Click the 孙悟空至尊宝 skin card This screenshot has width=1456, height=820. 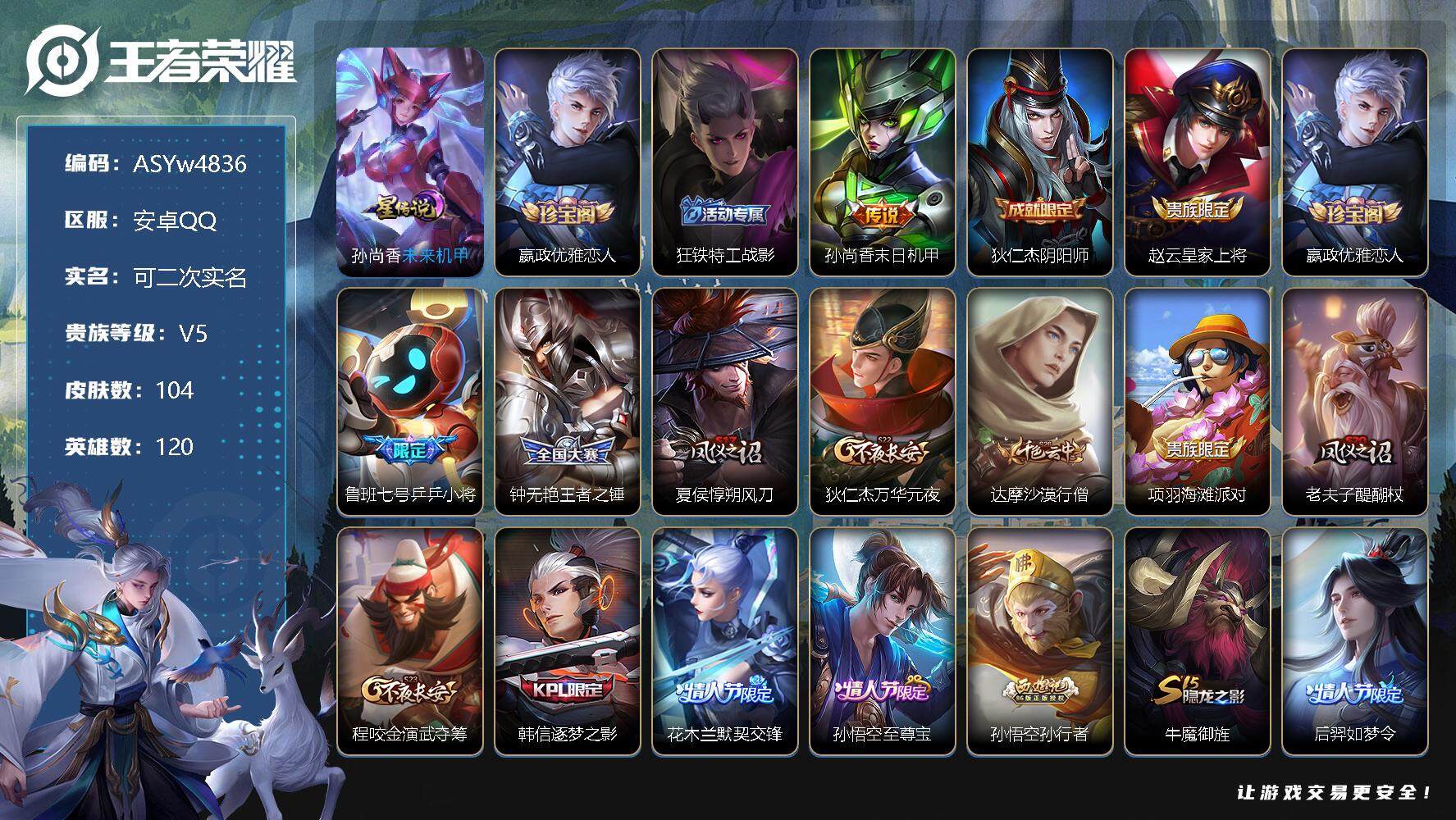[x=883, y=640]
